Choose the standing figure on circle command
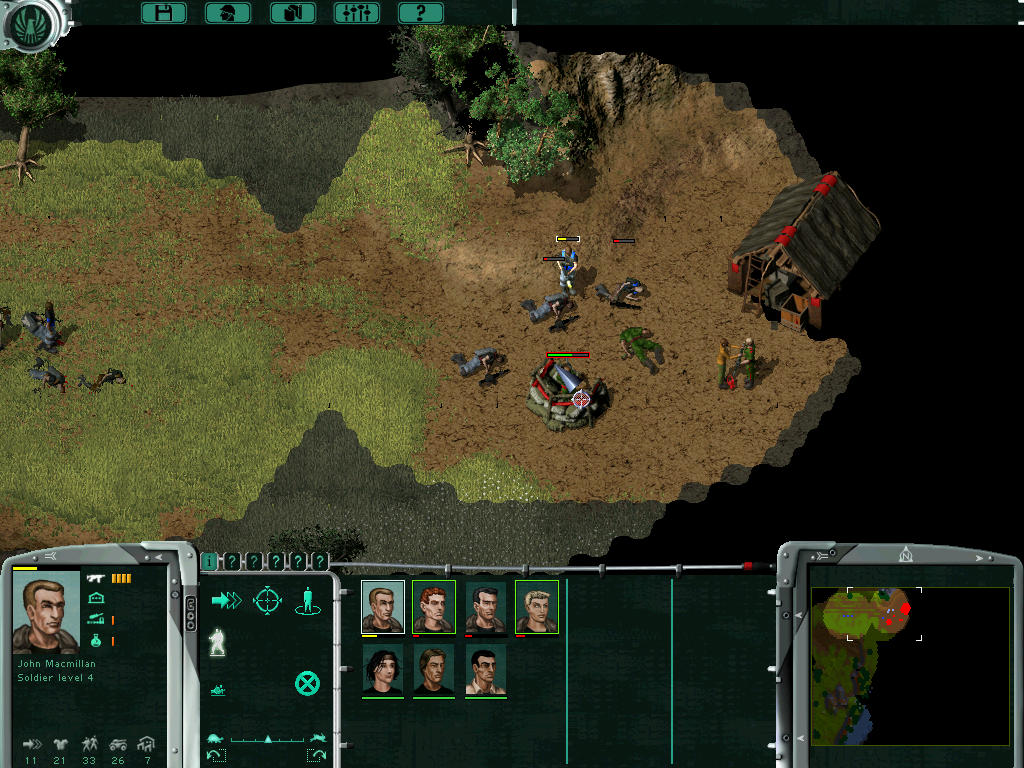Viewport: 1024px width, 768px height. click(x=308, y=600)
